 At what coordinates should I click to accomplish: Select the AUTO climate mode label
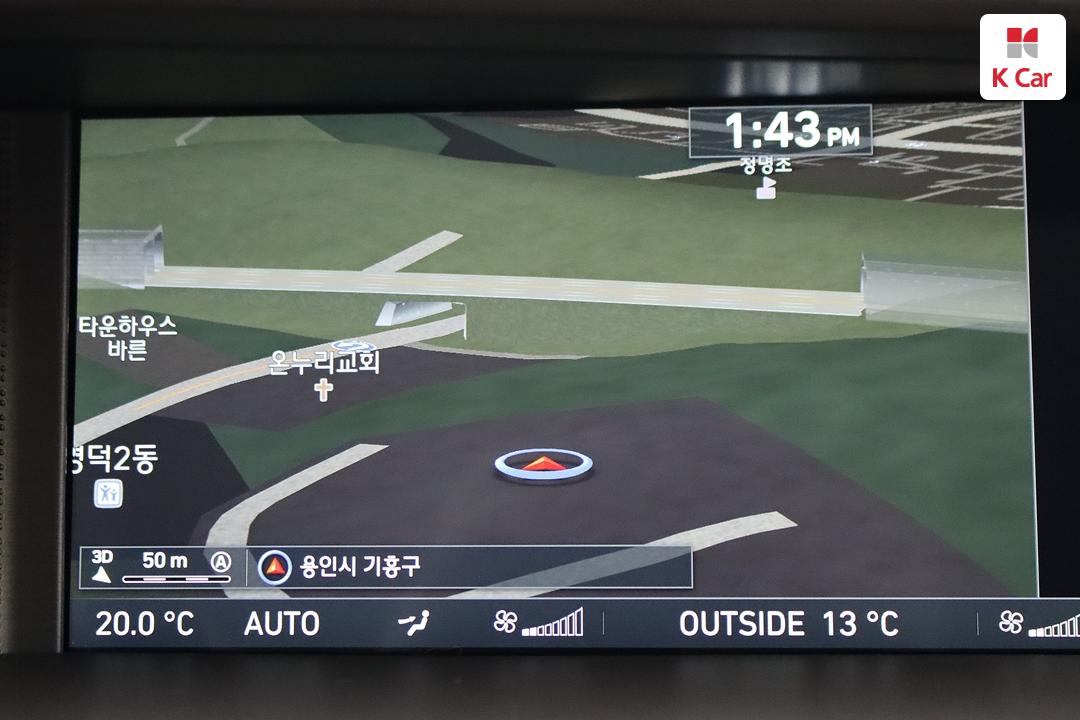click(x=281, y=624)
